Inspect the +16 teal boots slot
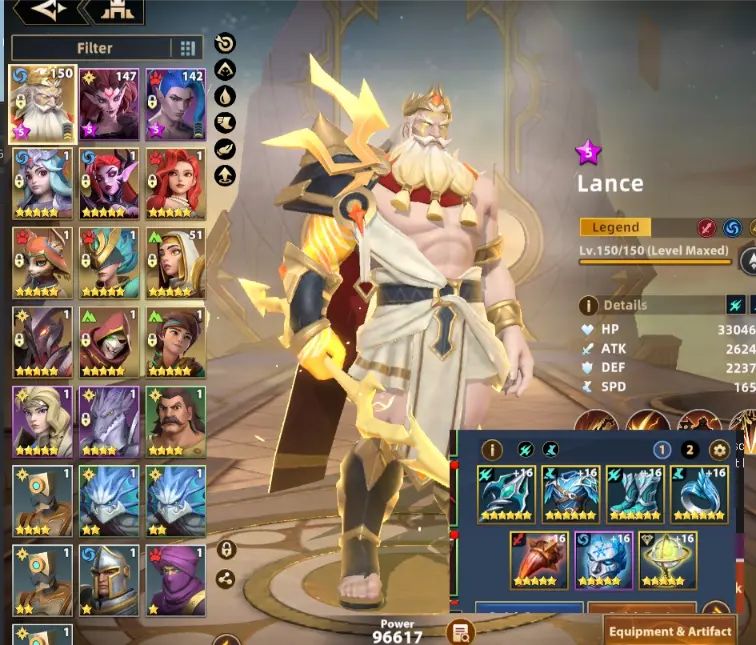The image size is (756, 645). (634, 494)
